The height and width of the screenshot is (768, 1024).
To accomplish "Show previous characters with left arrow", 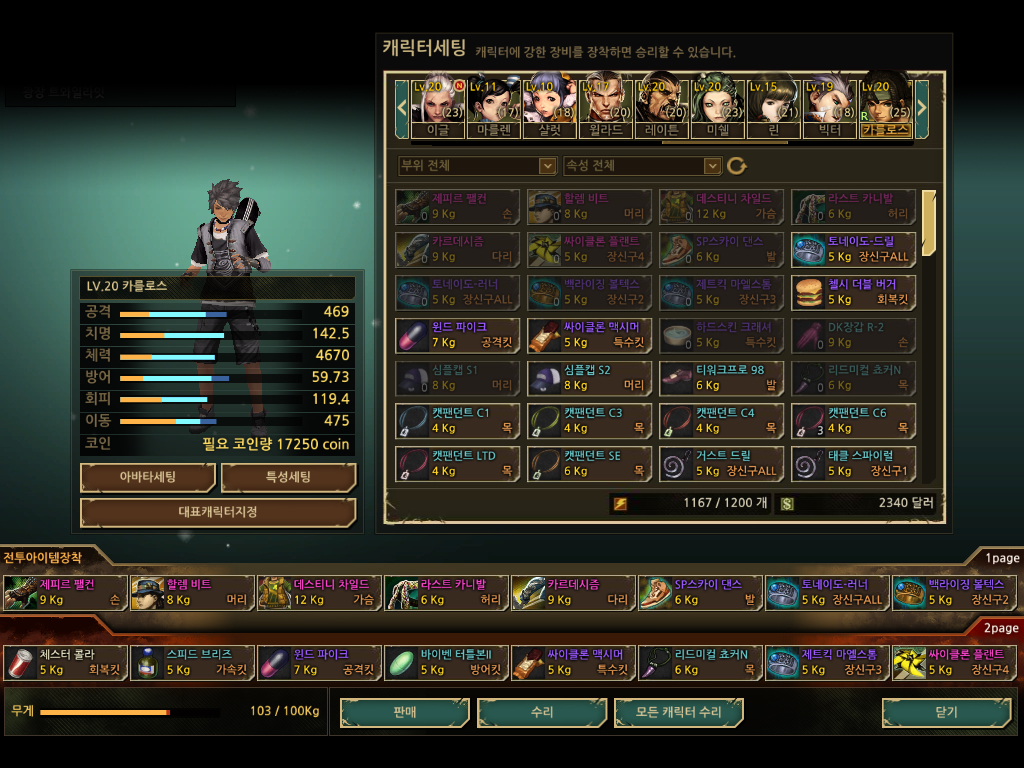I will tap(402, 105).
